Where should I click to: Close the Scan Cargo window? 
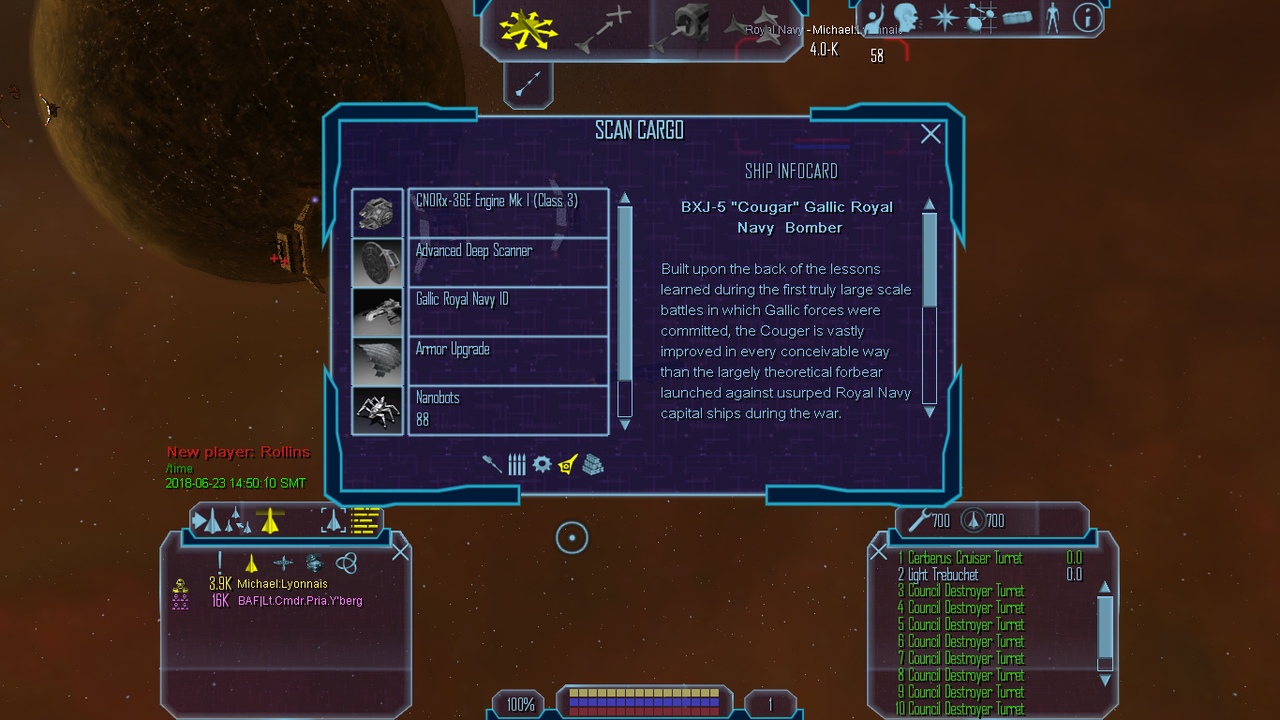[x=930, y=134]
